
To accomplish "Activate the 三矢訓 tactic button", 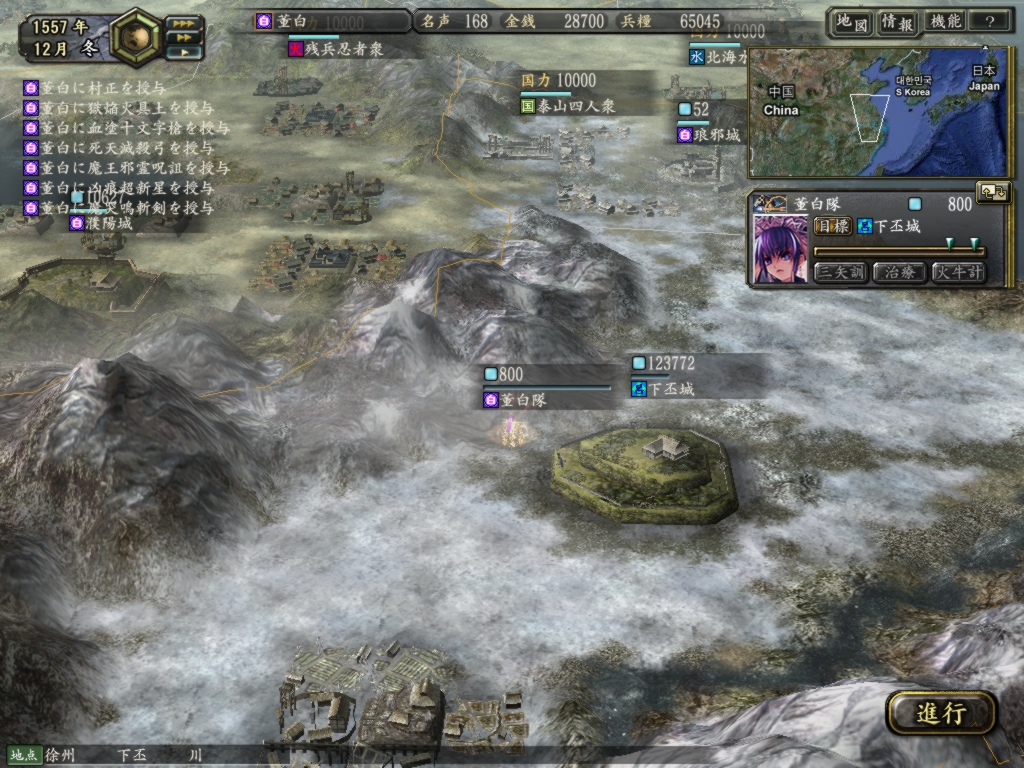I will coord(841,272).
